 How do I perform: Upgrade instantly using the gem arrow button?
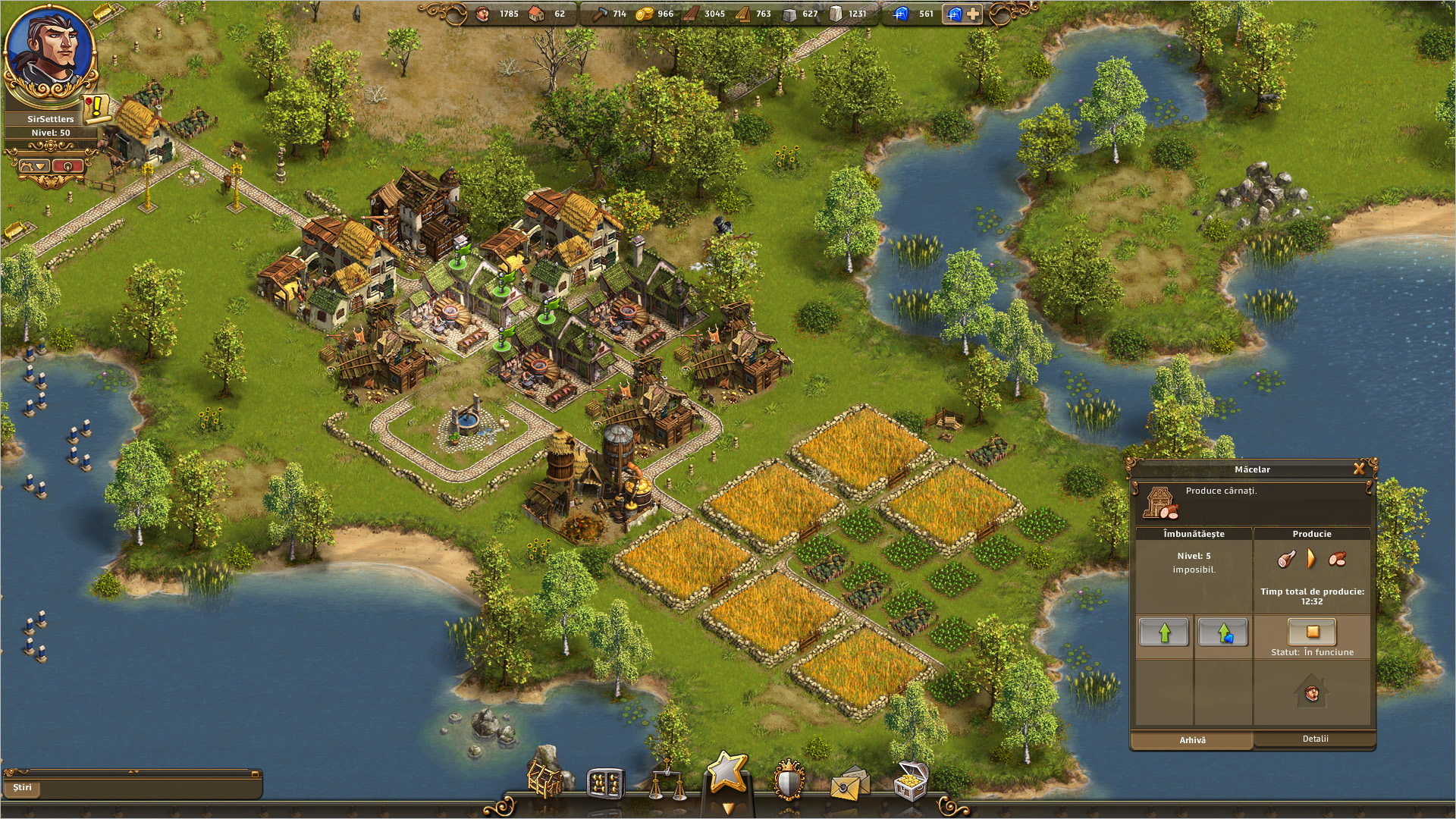point(1222,632)
